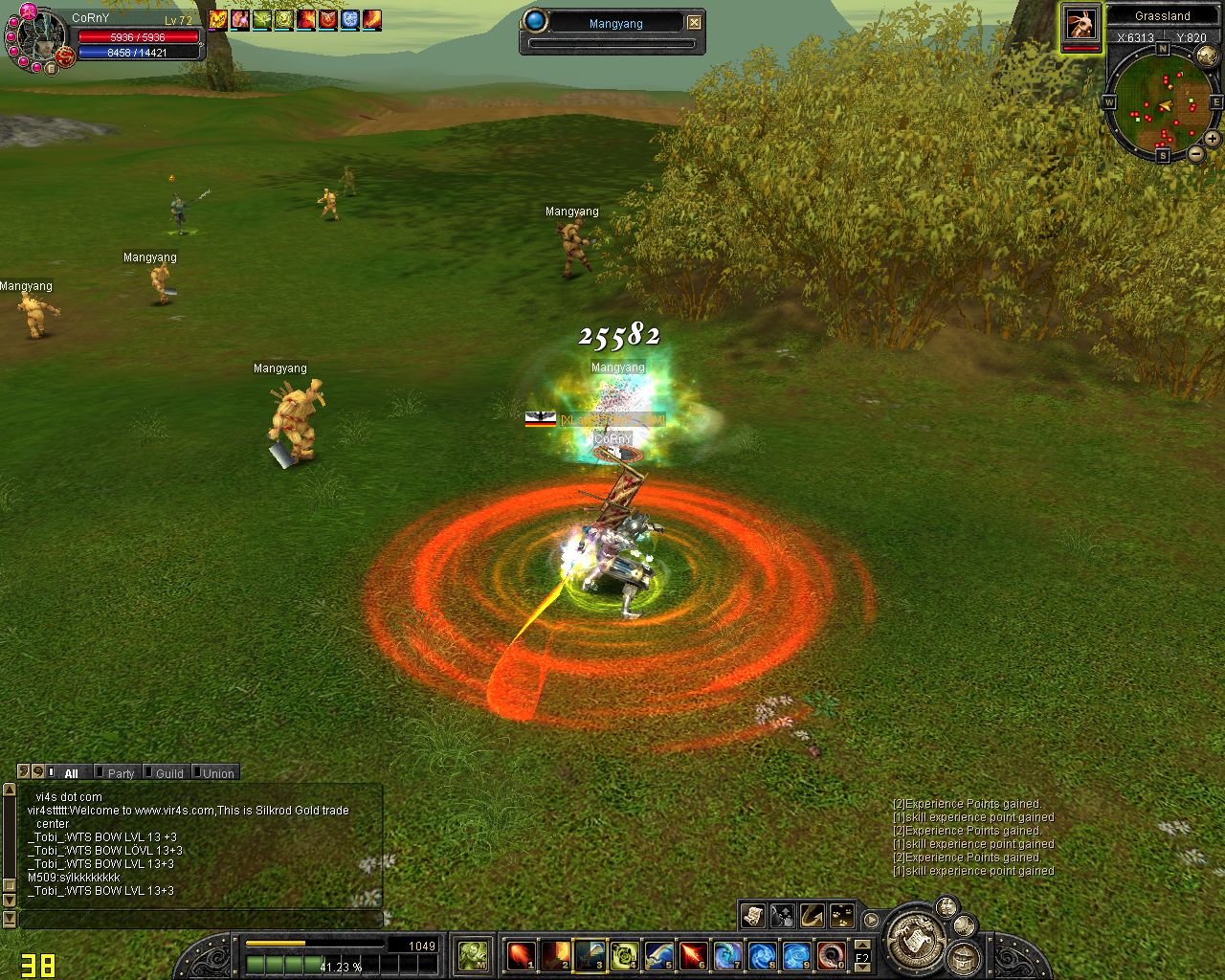Switch hotbar page with the up arrow
The height and width of the screenshot is (980, 1225).
861,945
